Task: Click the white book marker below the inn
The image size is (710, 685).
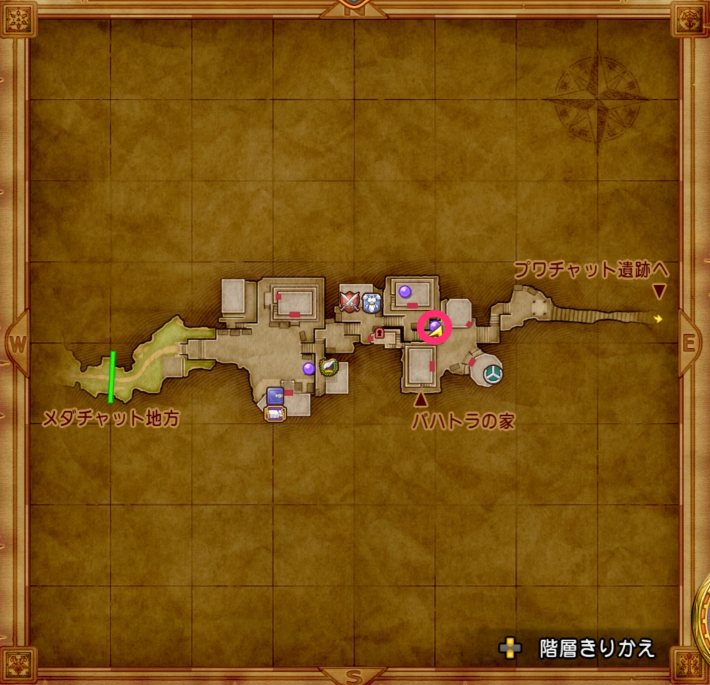Action: coord(274,412)
